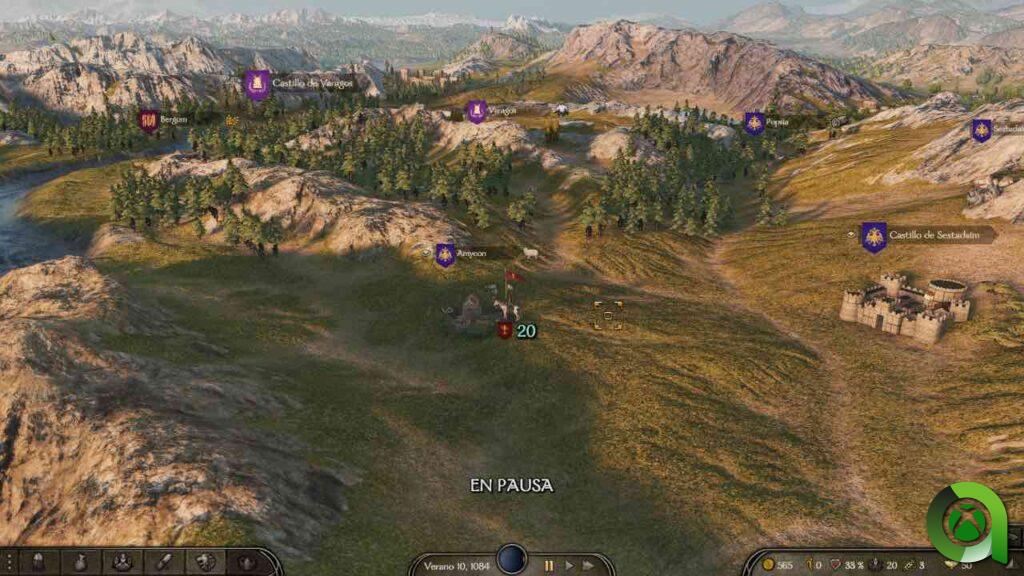1024x576 pixels.
Task: Select the Castillo de Varagos nameplate
Action: (310, 84)
